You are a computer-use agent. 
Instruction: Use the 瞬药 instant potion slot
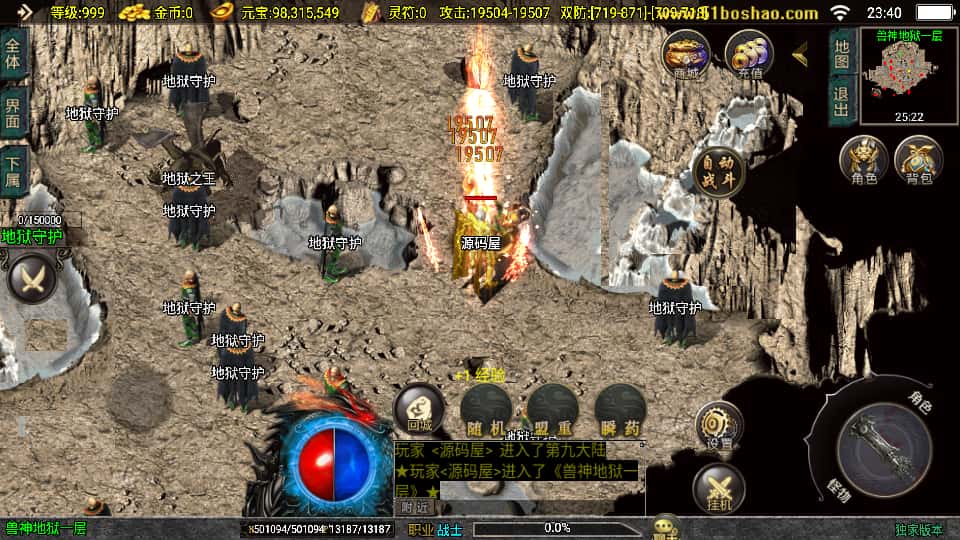click(619, 409)
